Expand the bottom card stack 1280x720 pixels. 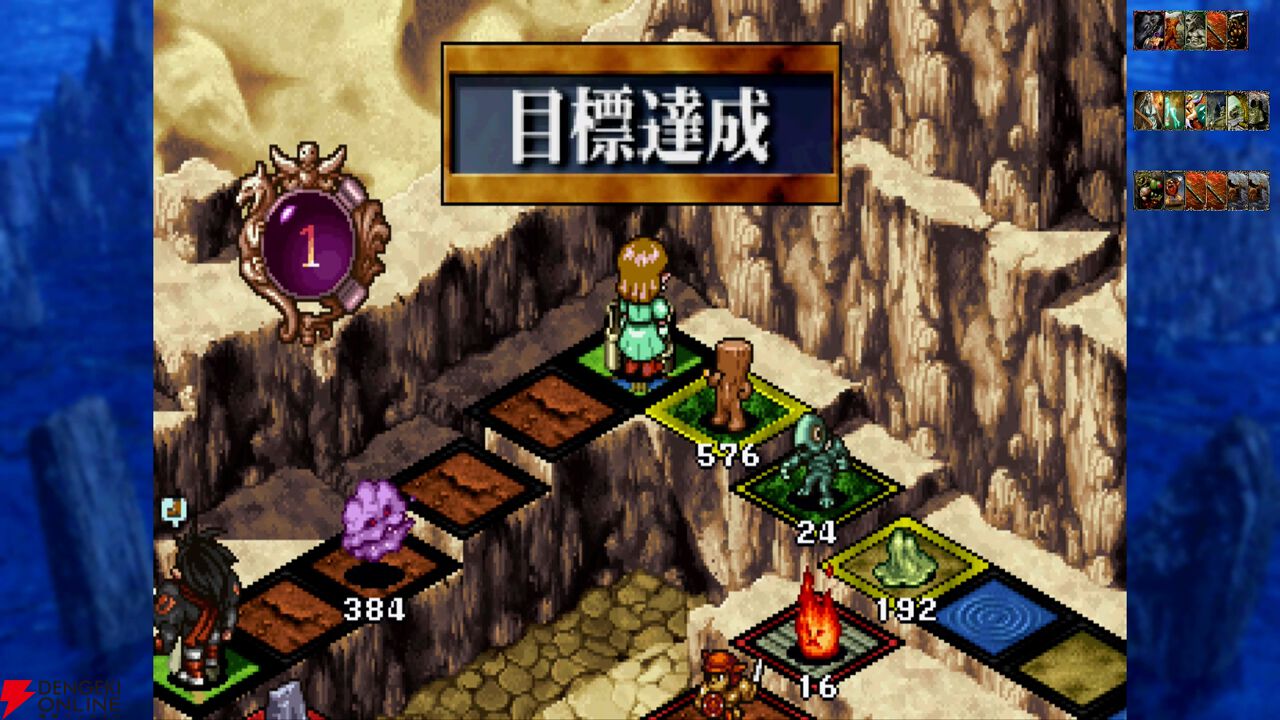(x=1201, y=188)
